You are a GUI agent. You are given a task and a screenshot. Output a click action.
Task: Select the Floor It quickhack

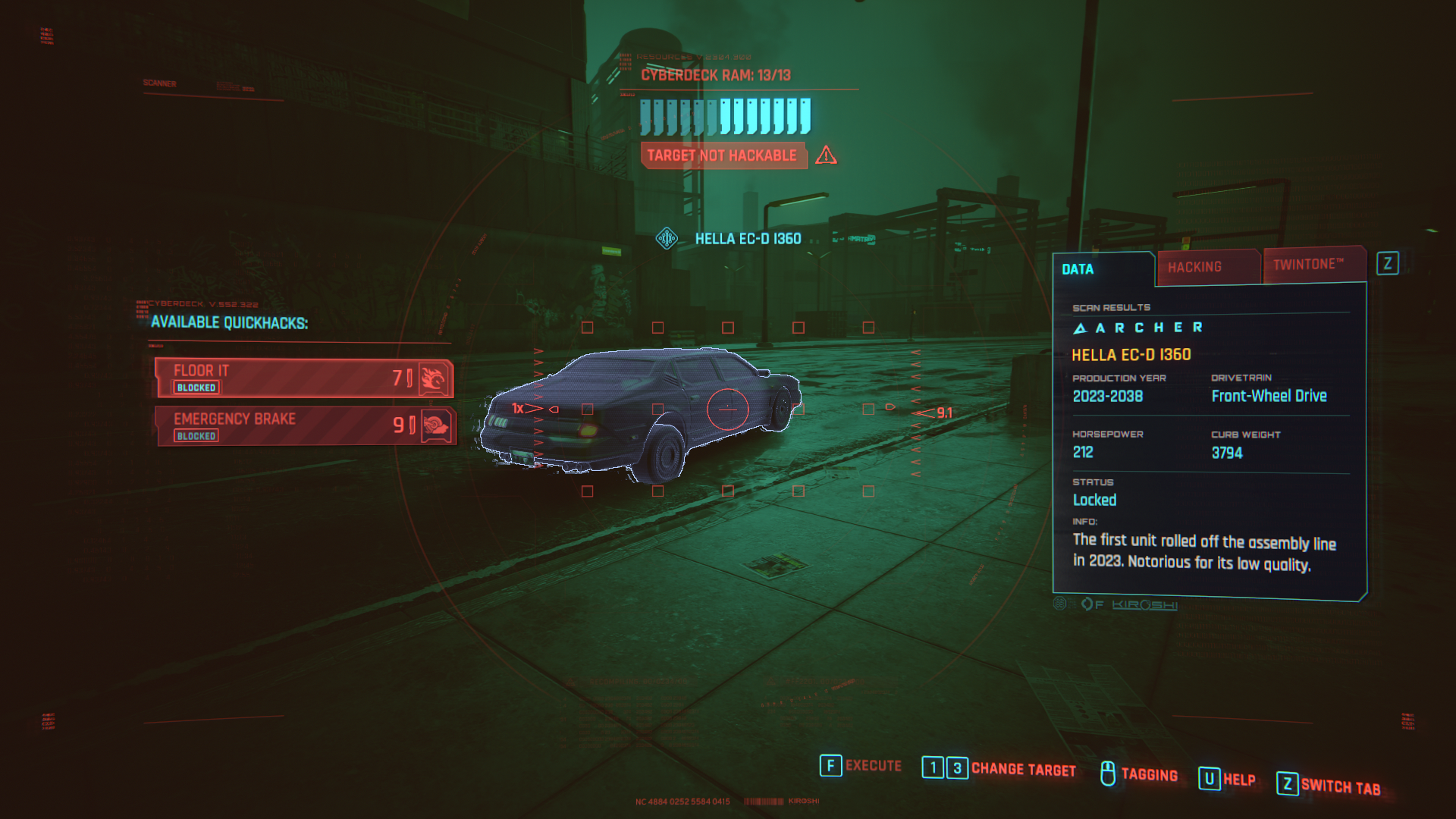[303, 378]
